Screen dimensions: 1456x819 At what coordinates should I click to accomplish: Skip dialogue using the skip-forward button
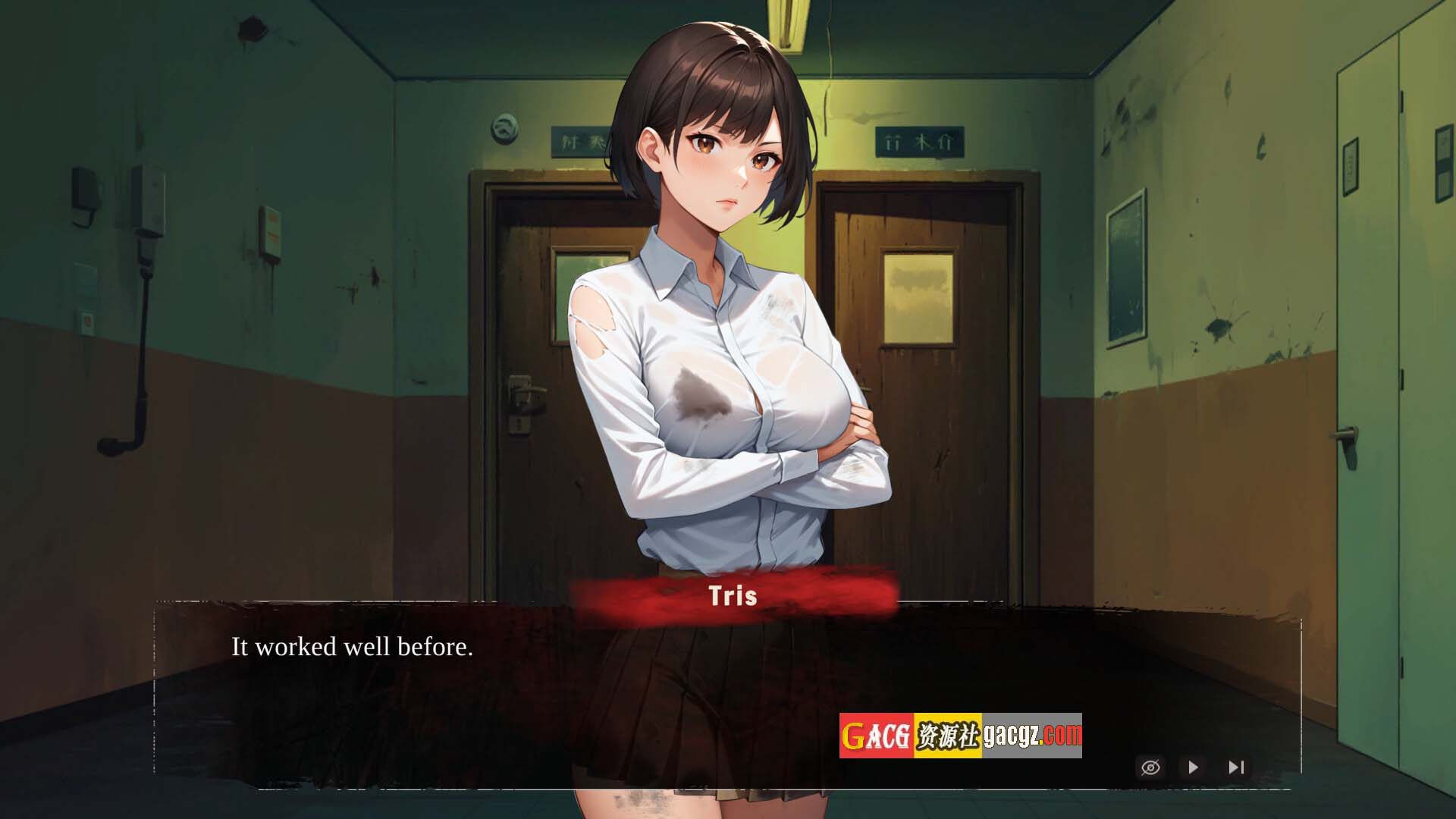[x=1236, y=767]
